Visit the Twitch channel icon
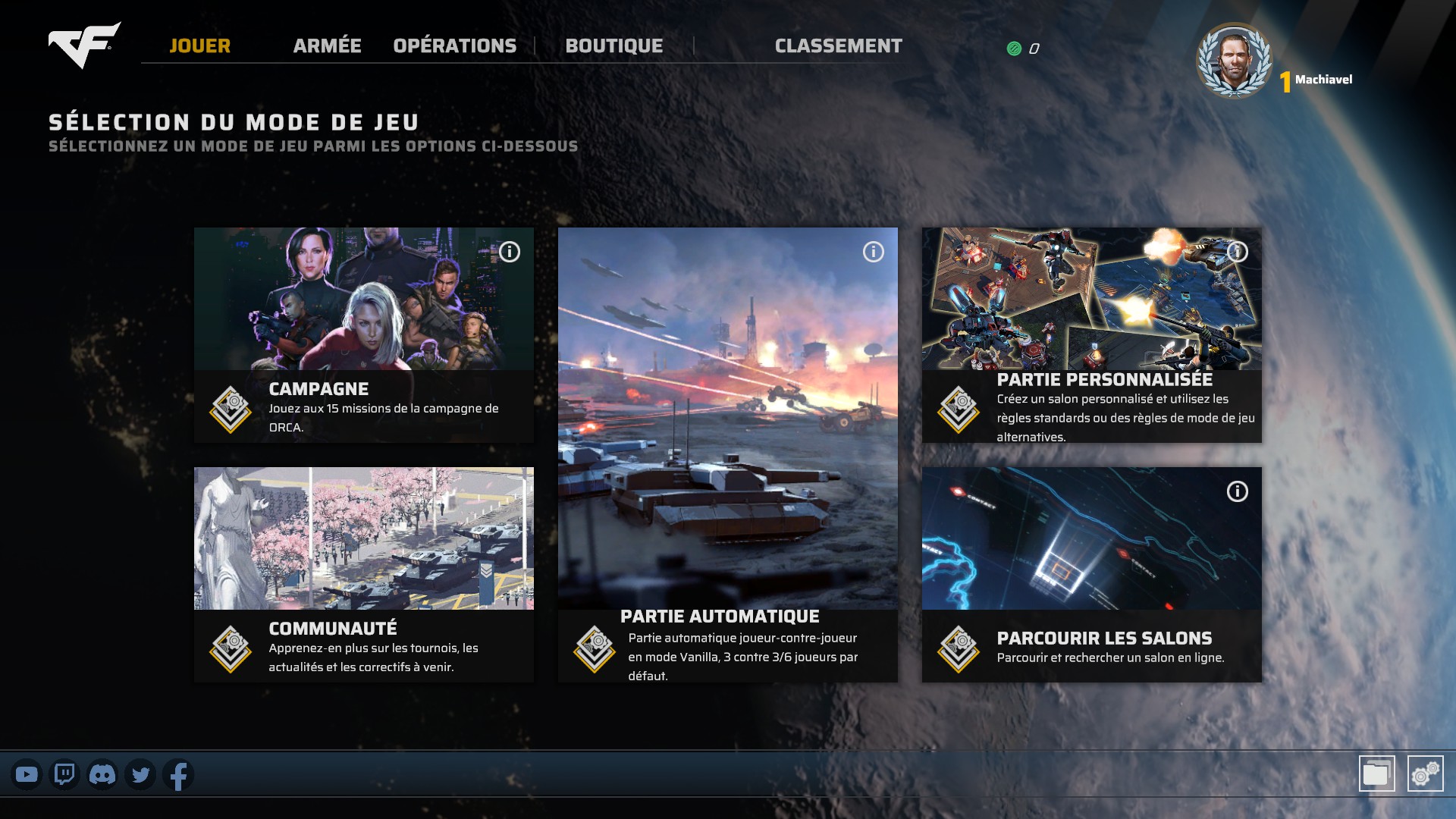 64,775
